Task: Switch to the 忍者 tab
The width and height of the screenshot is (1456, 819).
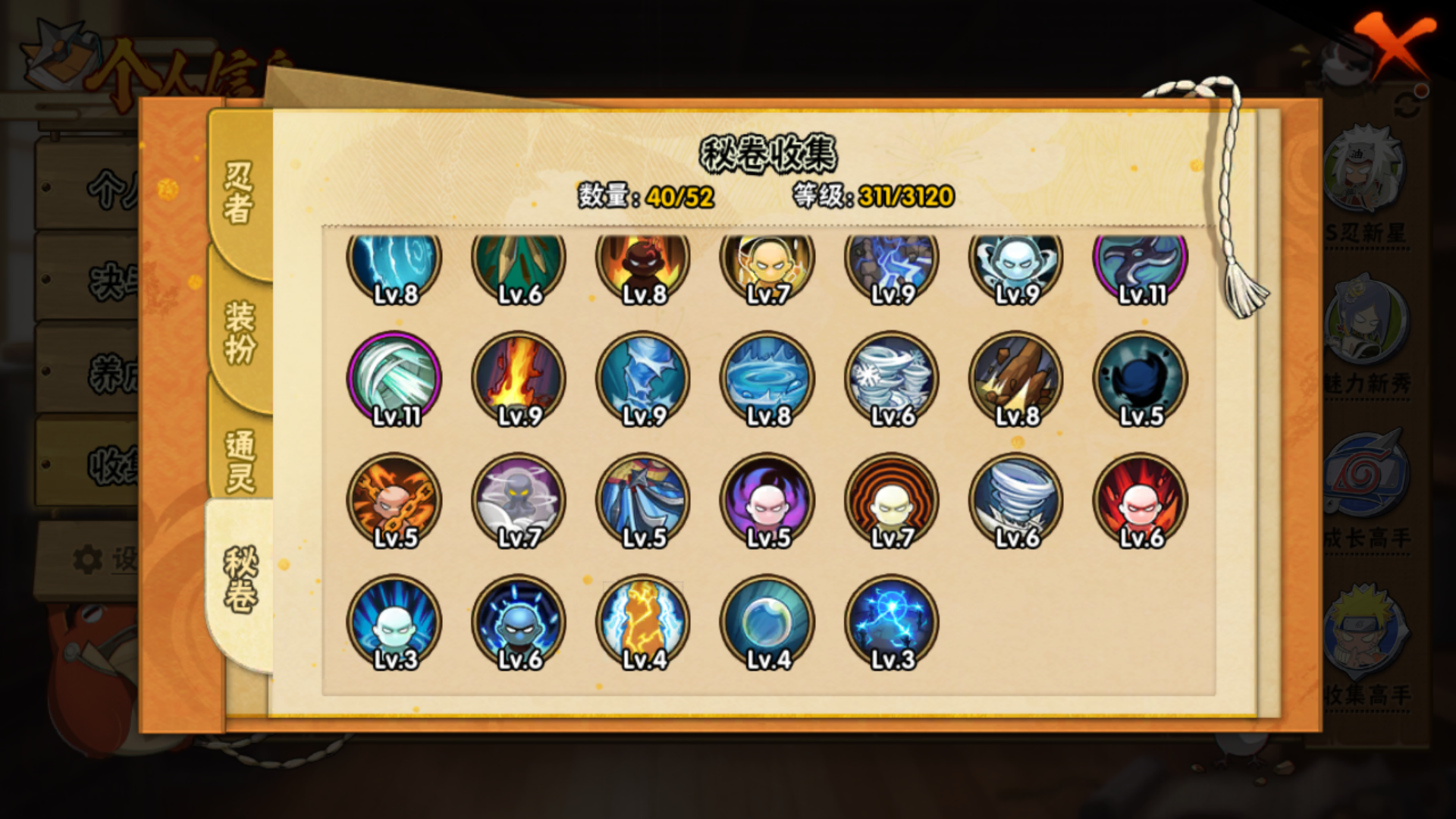Action: click(x=238, y=193)
